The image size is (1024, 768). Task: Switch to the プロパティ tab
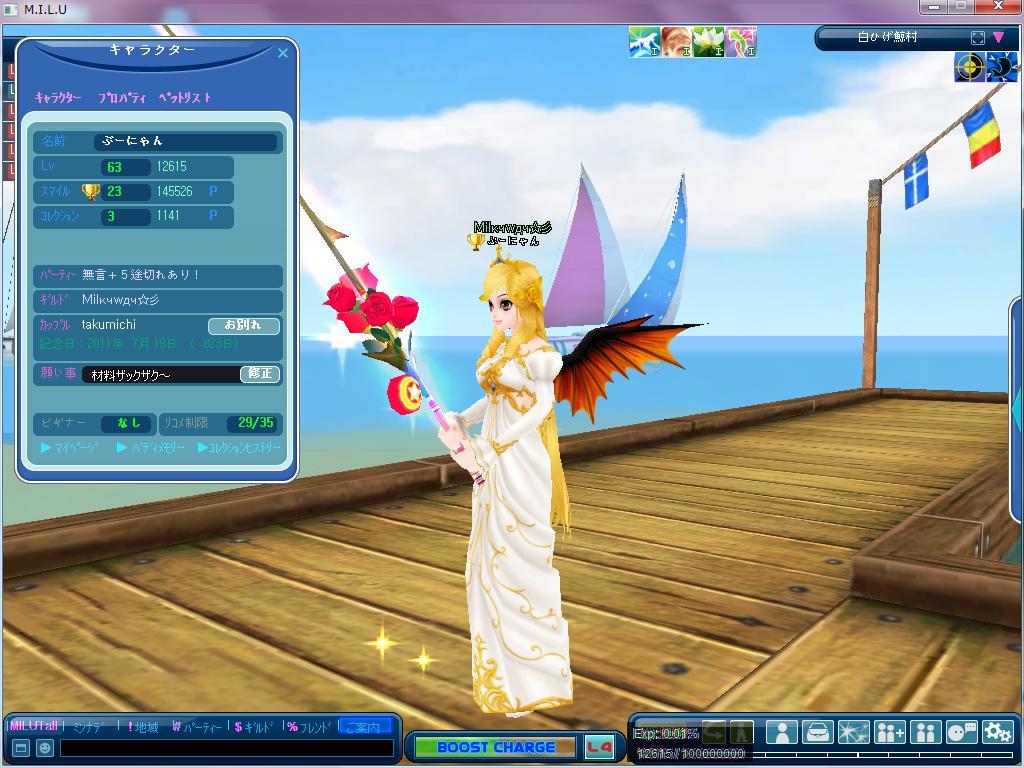tap(122, 98)
